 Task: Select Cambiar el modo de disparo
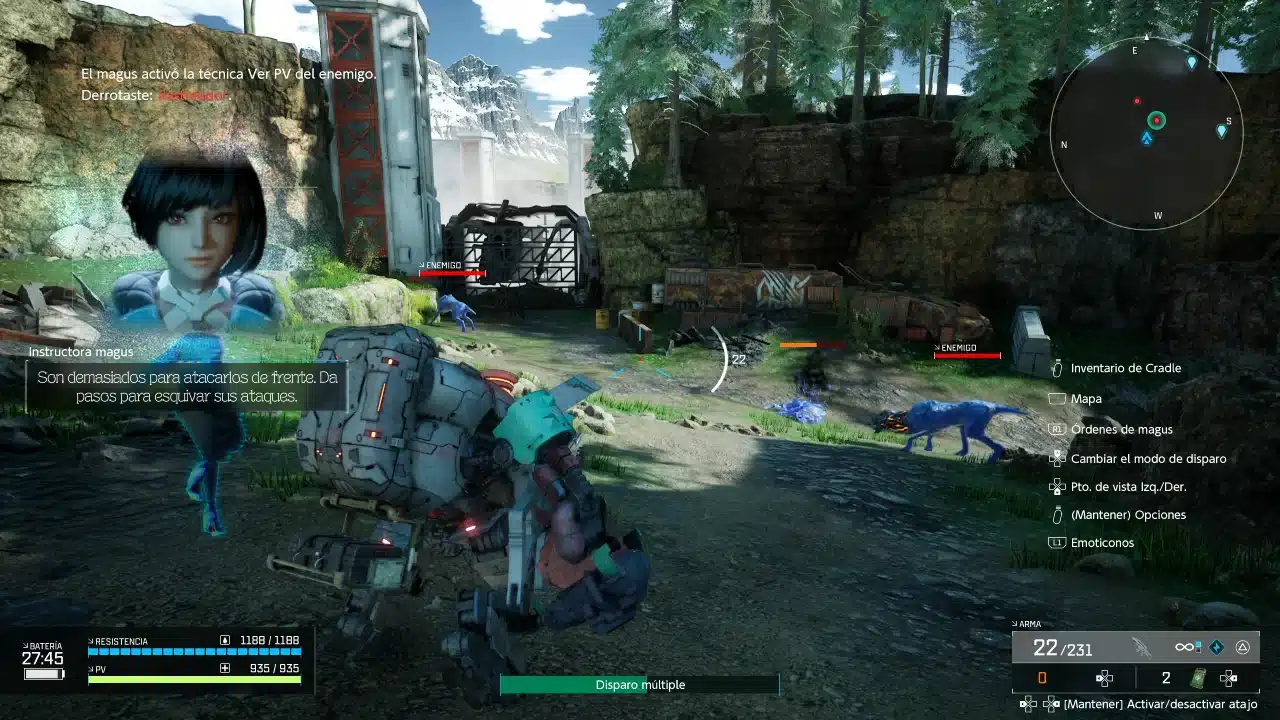click(x=1148, y=459)
